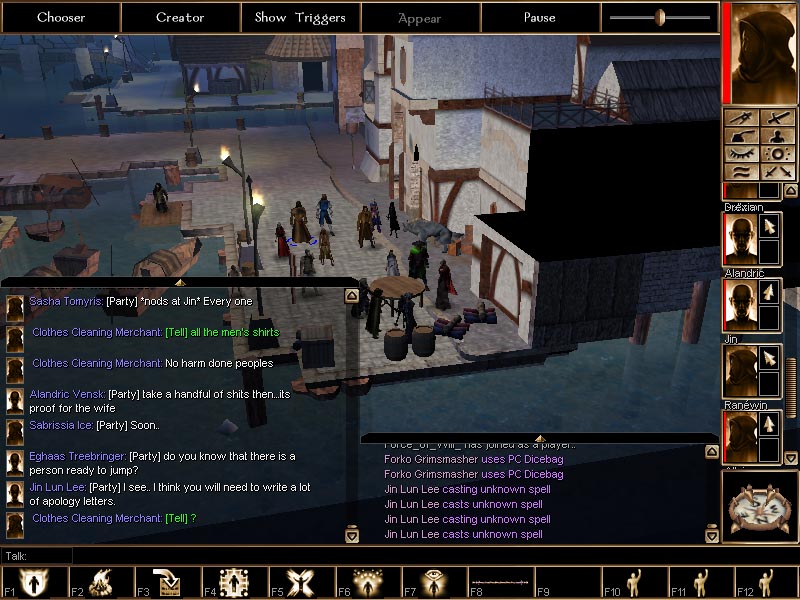Select Jin's hooded party portrait
The width and height of the screenshot is (800, 600).
[x=741, y=370]
